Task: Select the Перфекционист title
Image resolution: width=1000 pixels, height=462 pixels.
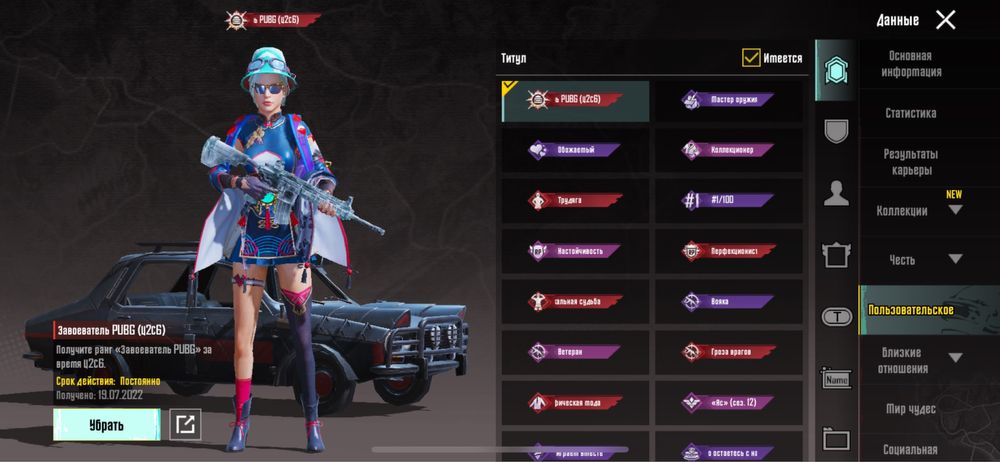Action: pyautogui.click(x=728, y=251)
